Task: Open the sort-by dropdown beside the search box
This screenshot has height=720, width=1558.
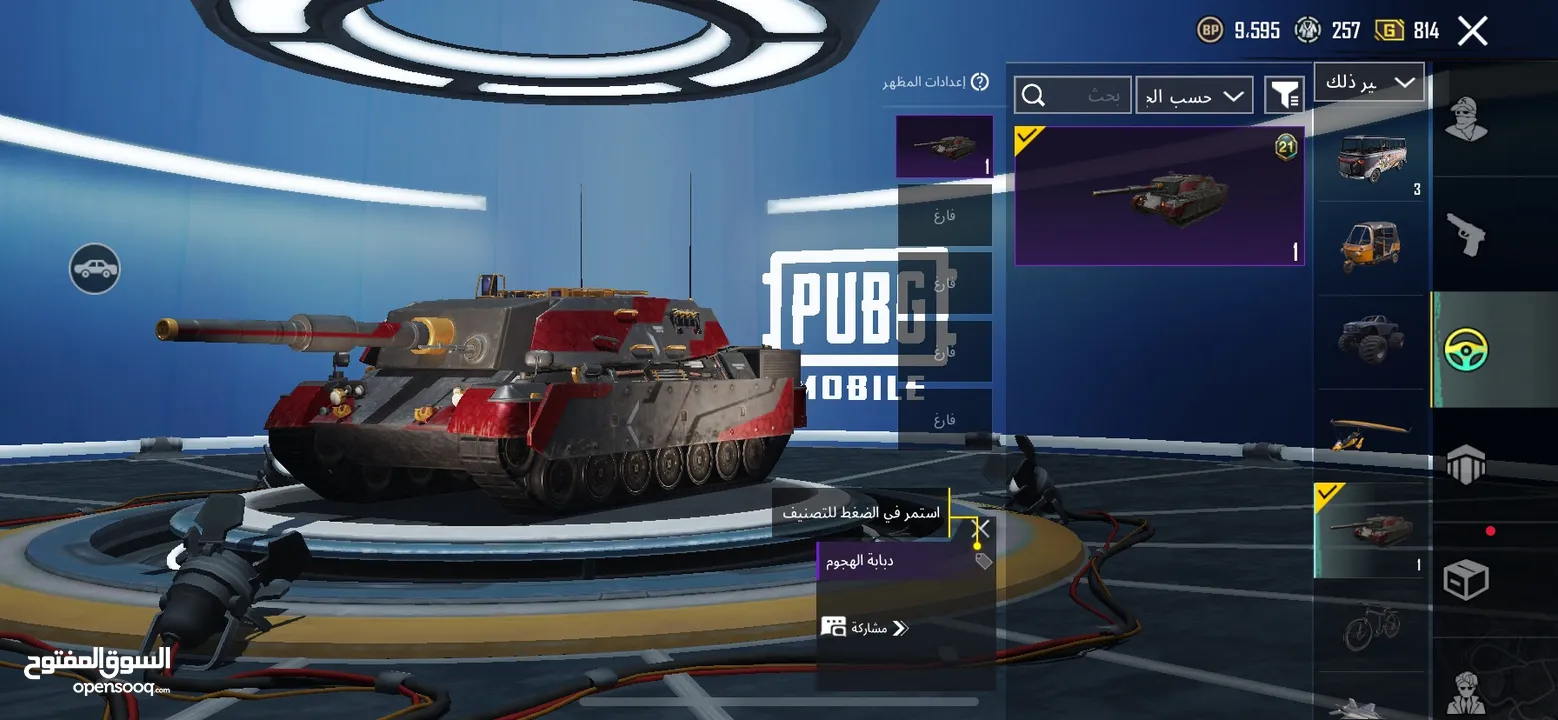Action: 1194,96
